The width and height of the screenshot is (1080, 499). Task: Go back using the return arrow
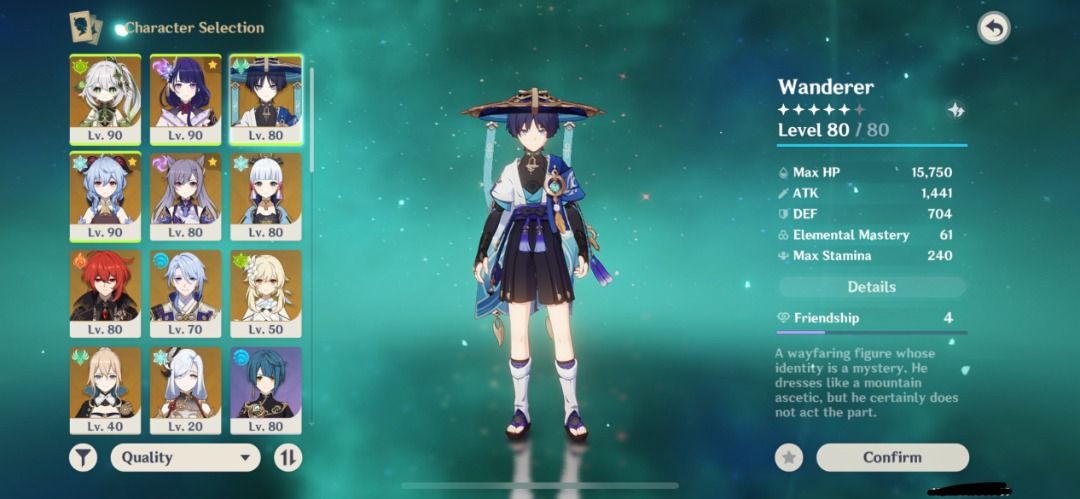pos(993,28)
